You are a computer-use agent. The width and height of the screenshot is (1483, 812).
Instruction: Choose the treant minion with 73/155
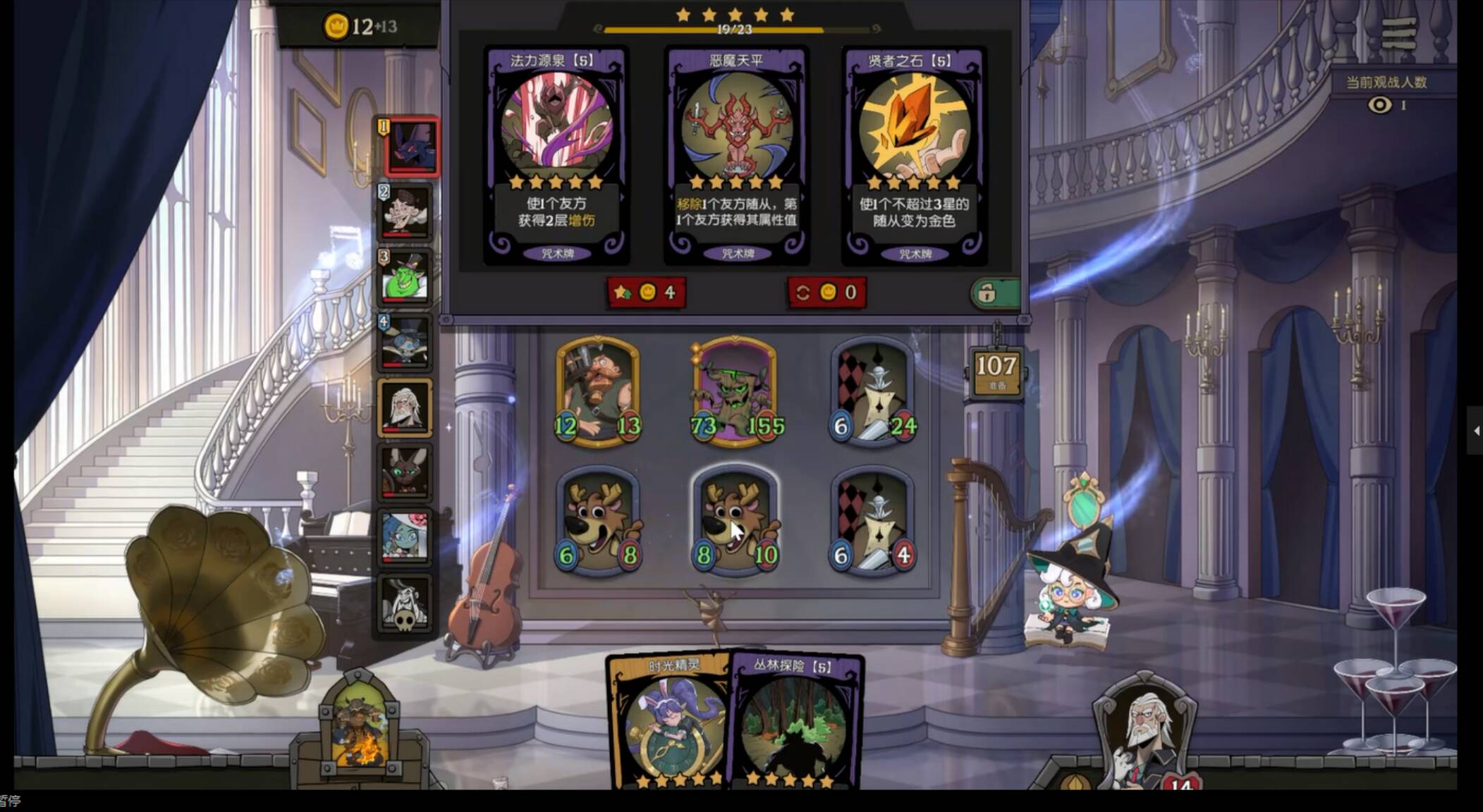pyautogui.click(x=735, y=391)
